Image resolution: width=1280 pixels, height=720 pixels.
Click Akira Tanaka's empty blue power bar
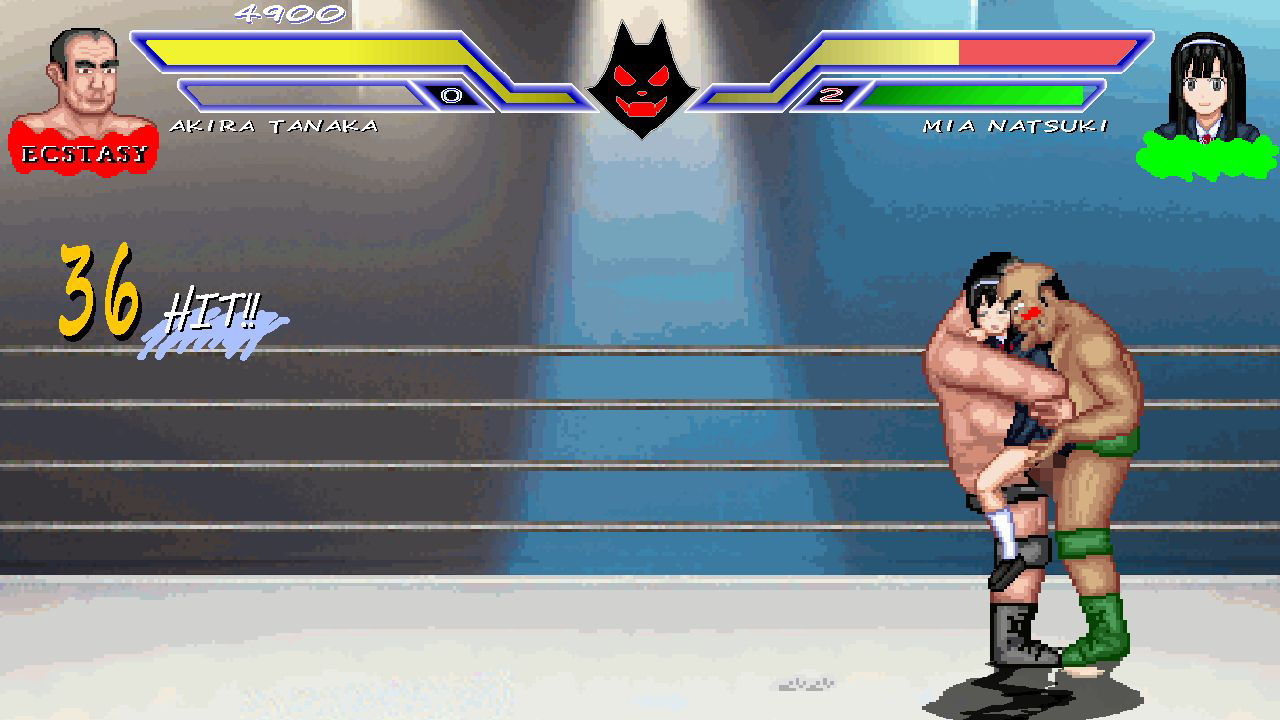point(300,95)
